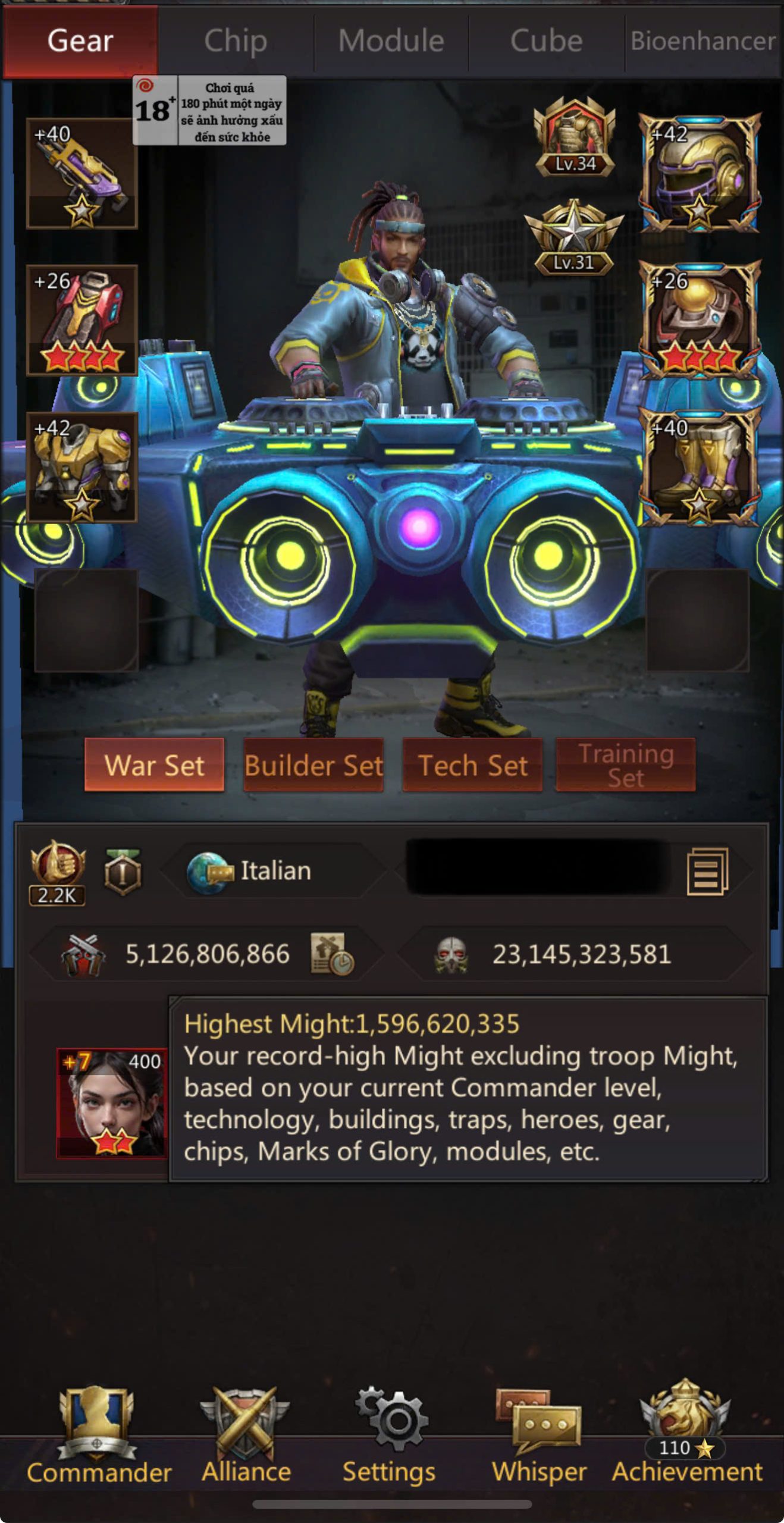The height and width of the screenshot is (1523, 784).
Task: Equip the Training Set
Action: [625, 765]
